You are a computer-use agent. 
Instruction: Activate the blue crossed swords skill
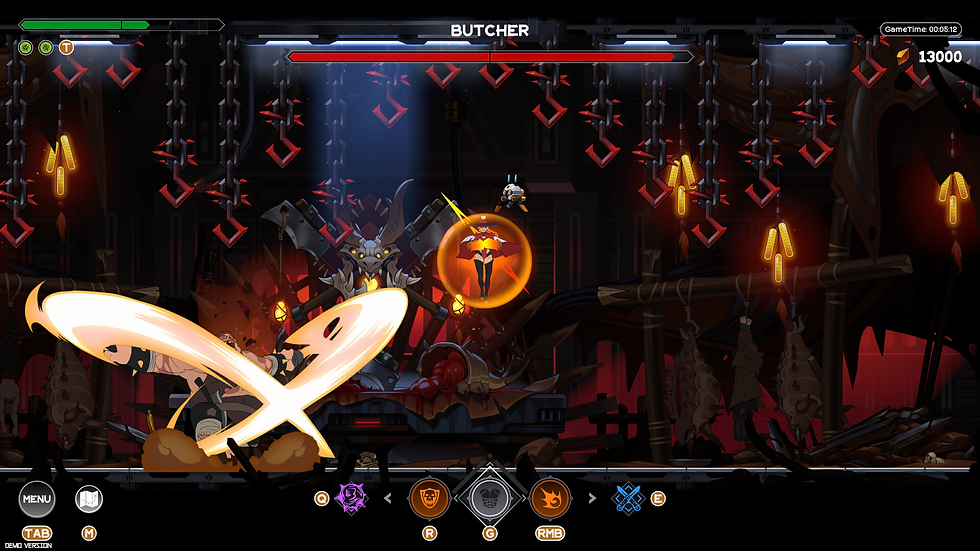pos(627,497)
